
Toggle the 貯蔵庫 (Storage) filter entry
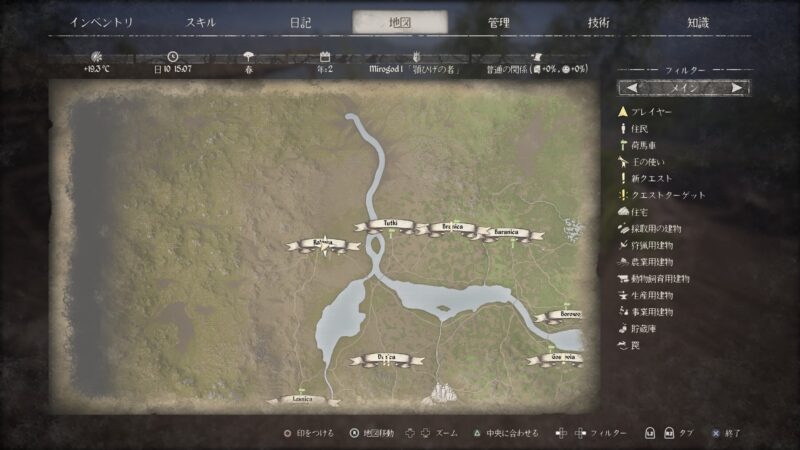[646, 328]
